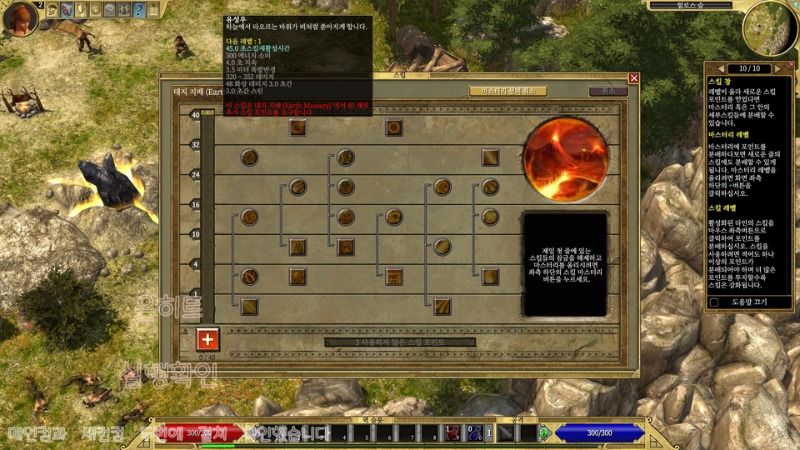Viewport: 800px width, 450px height.
Task: Select the Earth Mastery lava orb emblem
Action: (x=565, y=159)
